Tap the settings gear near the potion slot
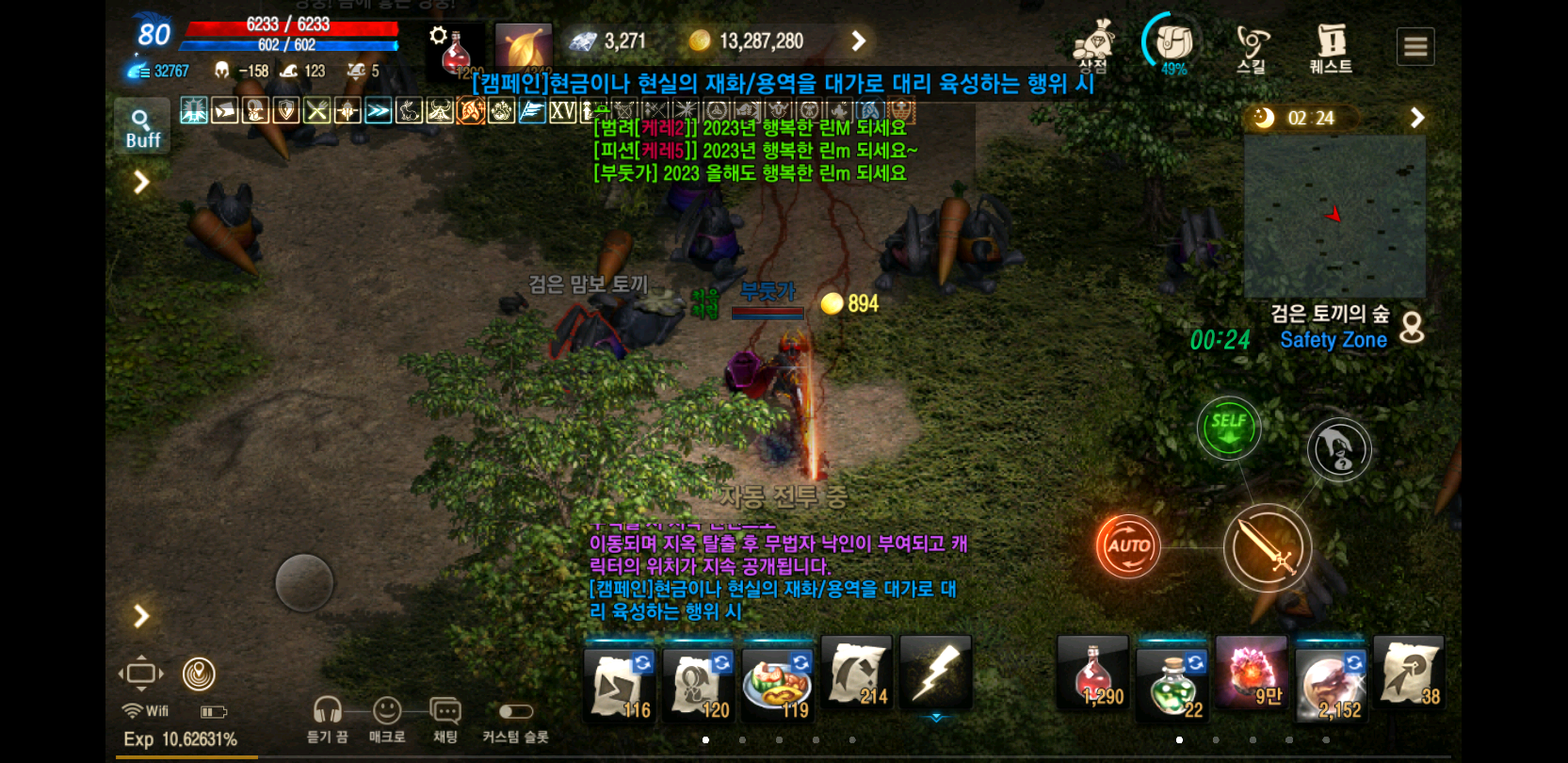 point(438,35)
